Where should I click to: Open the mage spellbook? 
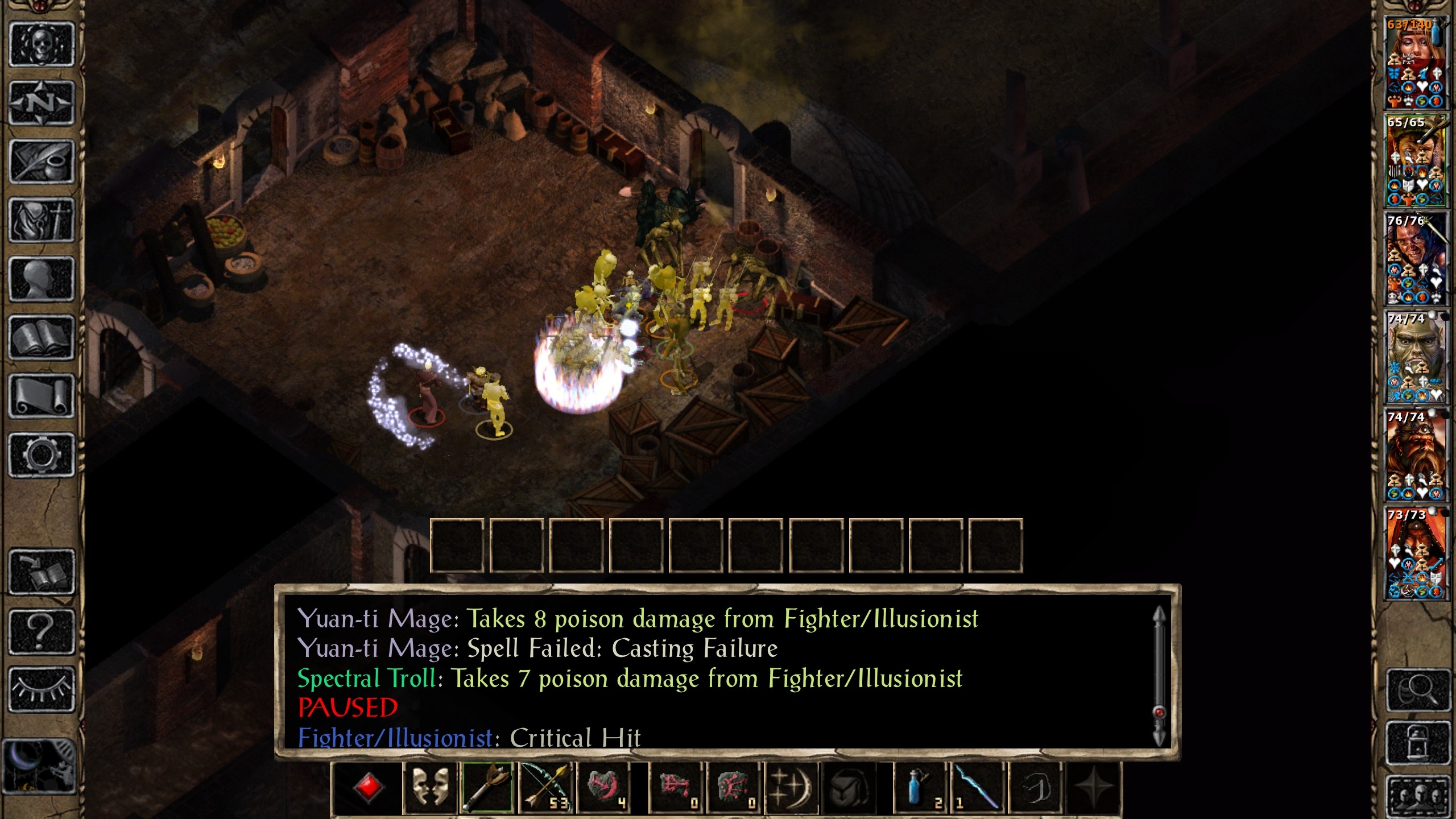tap(42, 338)
